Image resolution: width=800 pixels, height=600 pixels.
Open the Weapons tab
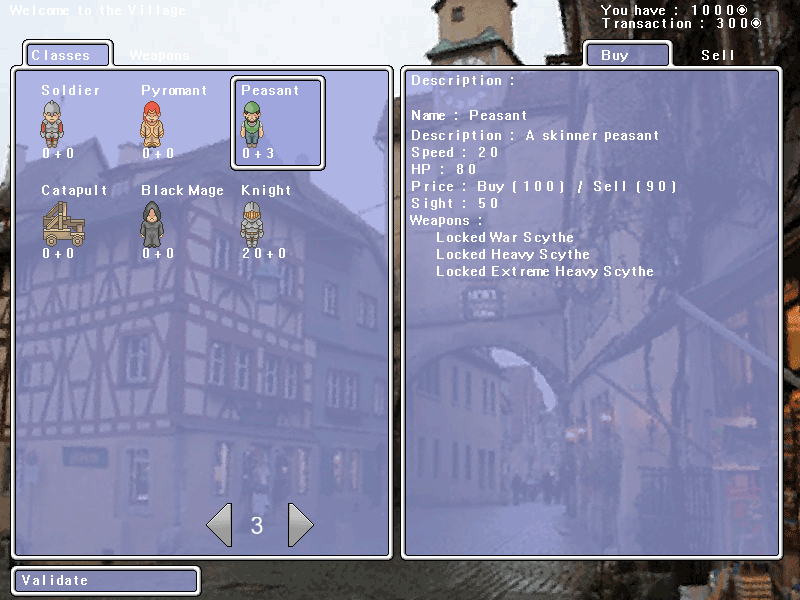click(x=159, y=55)
